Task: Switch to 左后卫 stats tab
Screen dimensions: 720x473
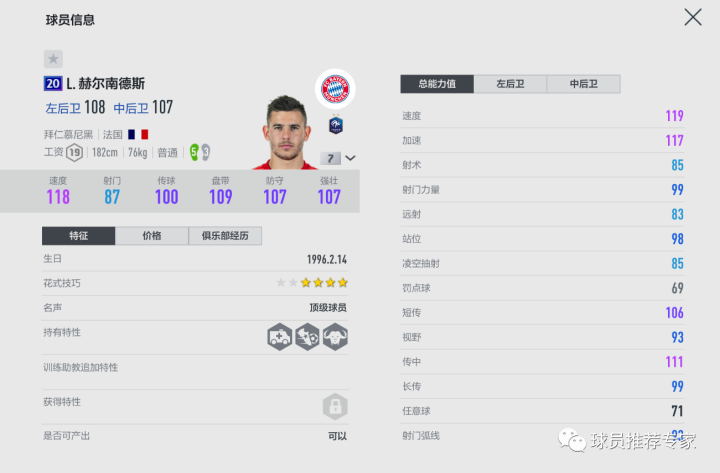Action: pos(510,84)
